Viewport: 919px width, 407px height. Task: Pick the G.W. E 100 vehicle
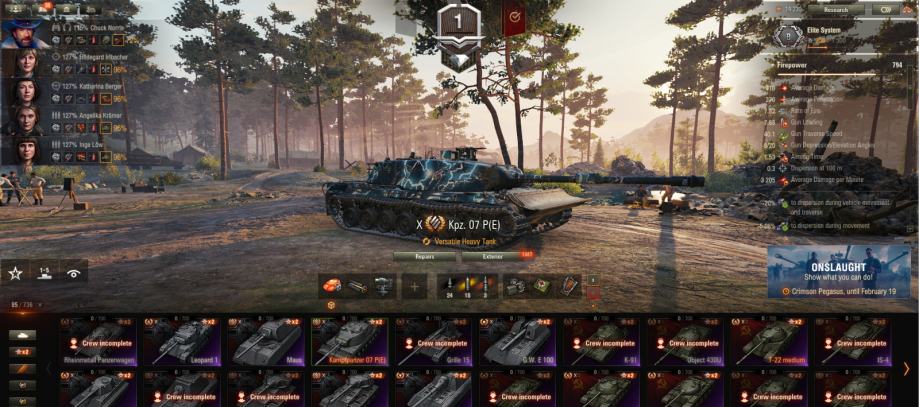click(519, 341)
